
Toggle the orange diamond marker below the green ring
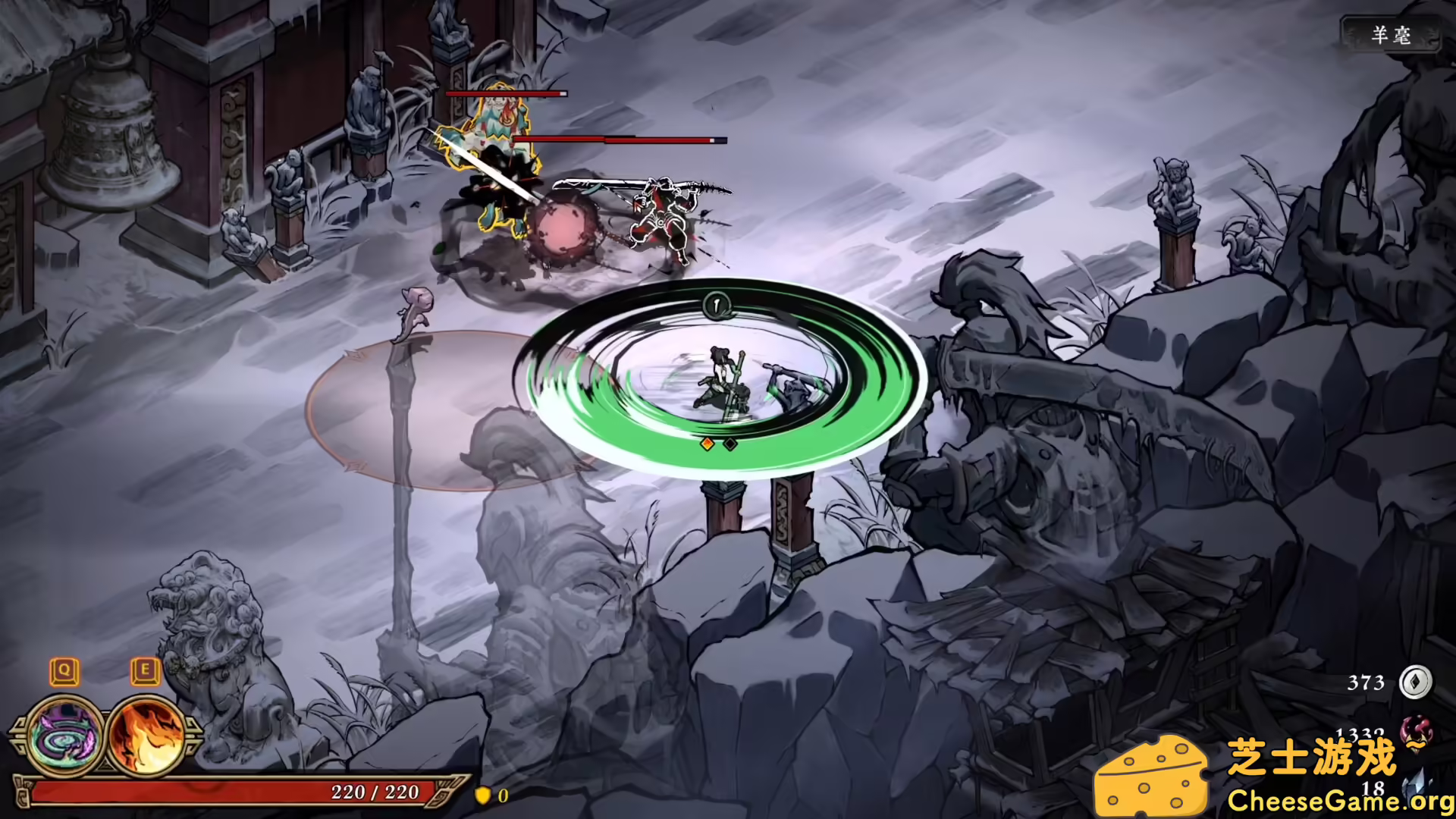point(708,443)
